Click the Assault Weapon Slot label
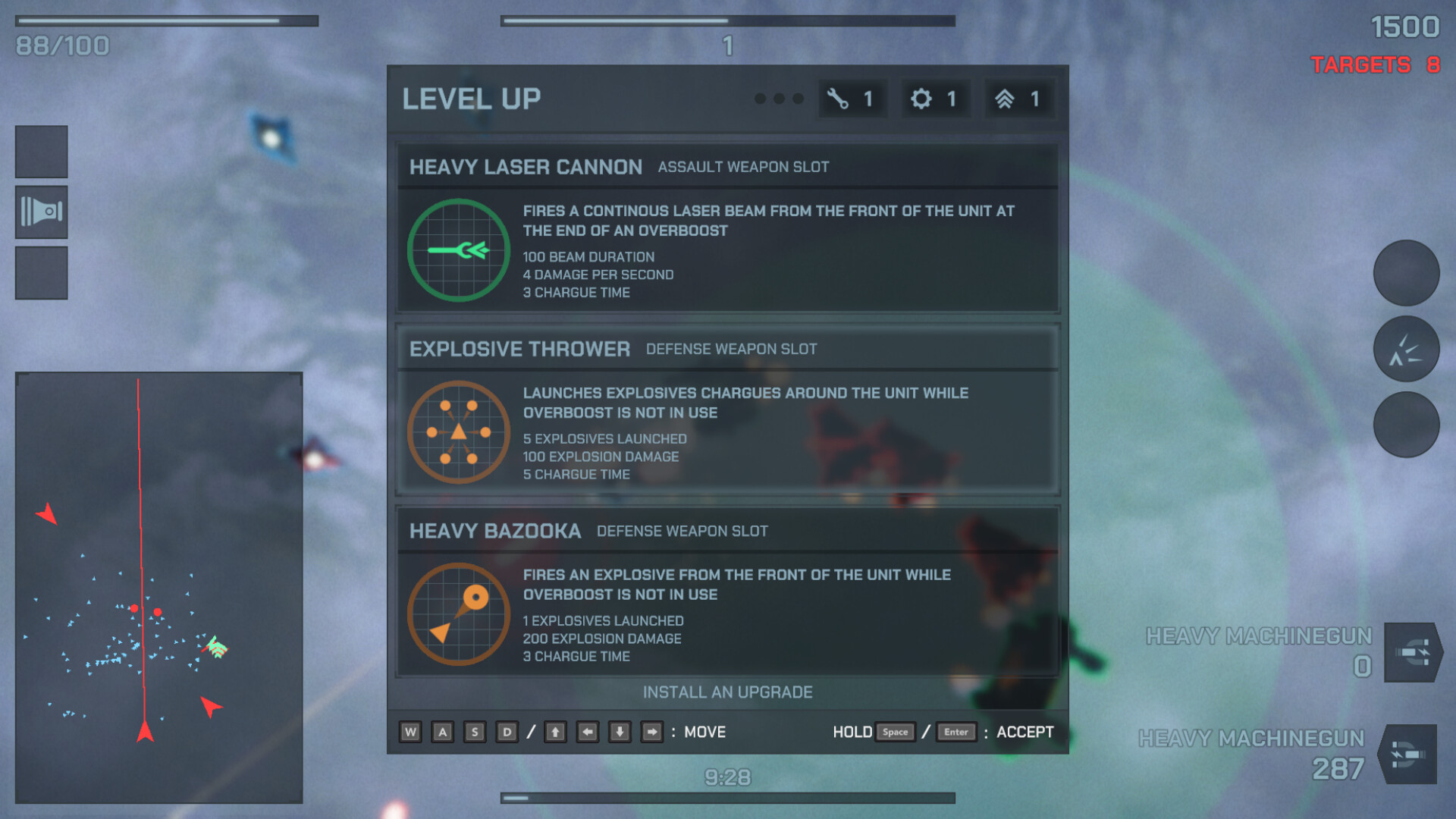Screen dimensions: 1456x819 pyautogui.click(x=743, y=167)
